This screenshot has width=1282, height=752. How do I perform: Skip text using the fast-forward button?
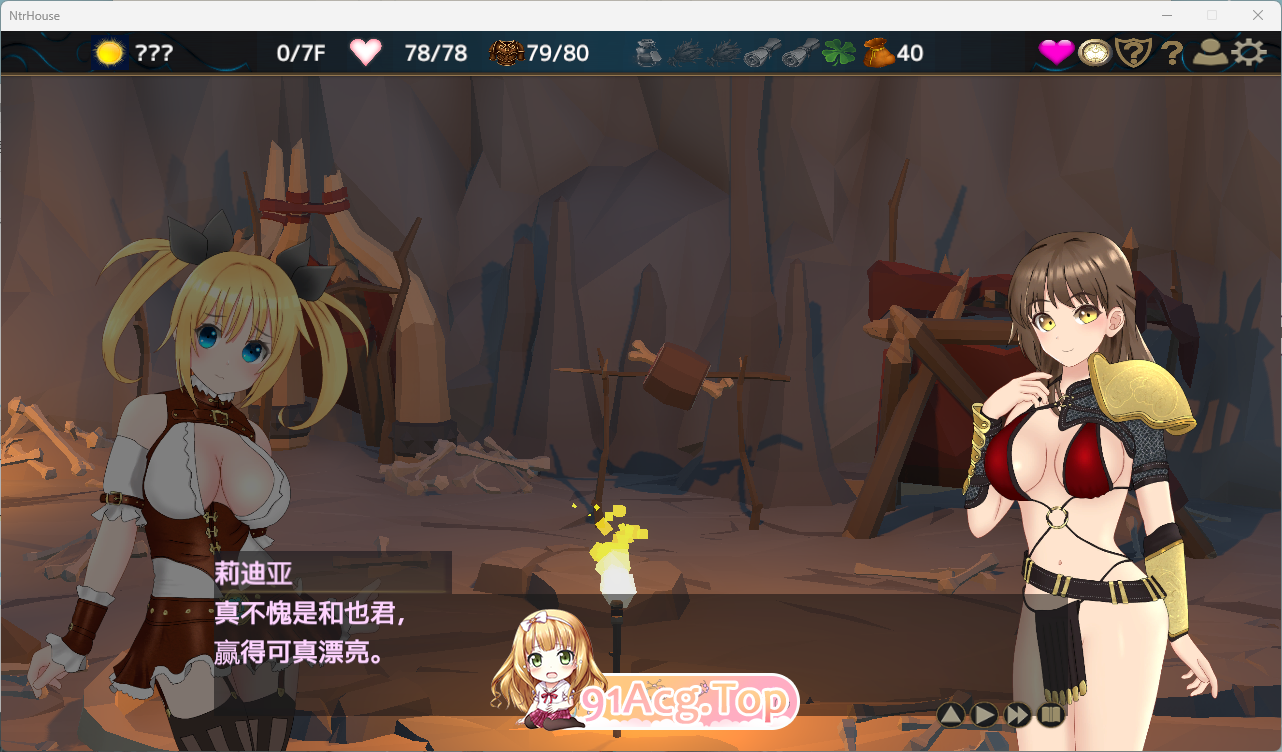click(1016, 715)
